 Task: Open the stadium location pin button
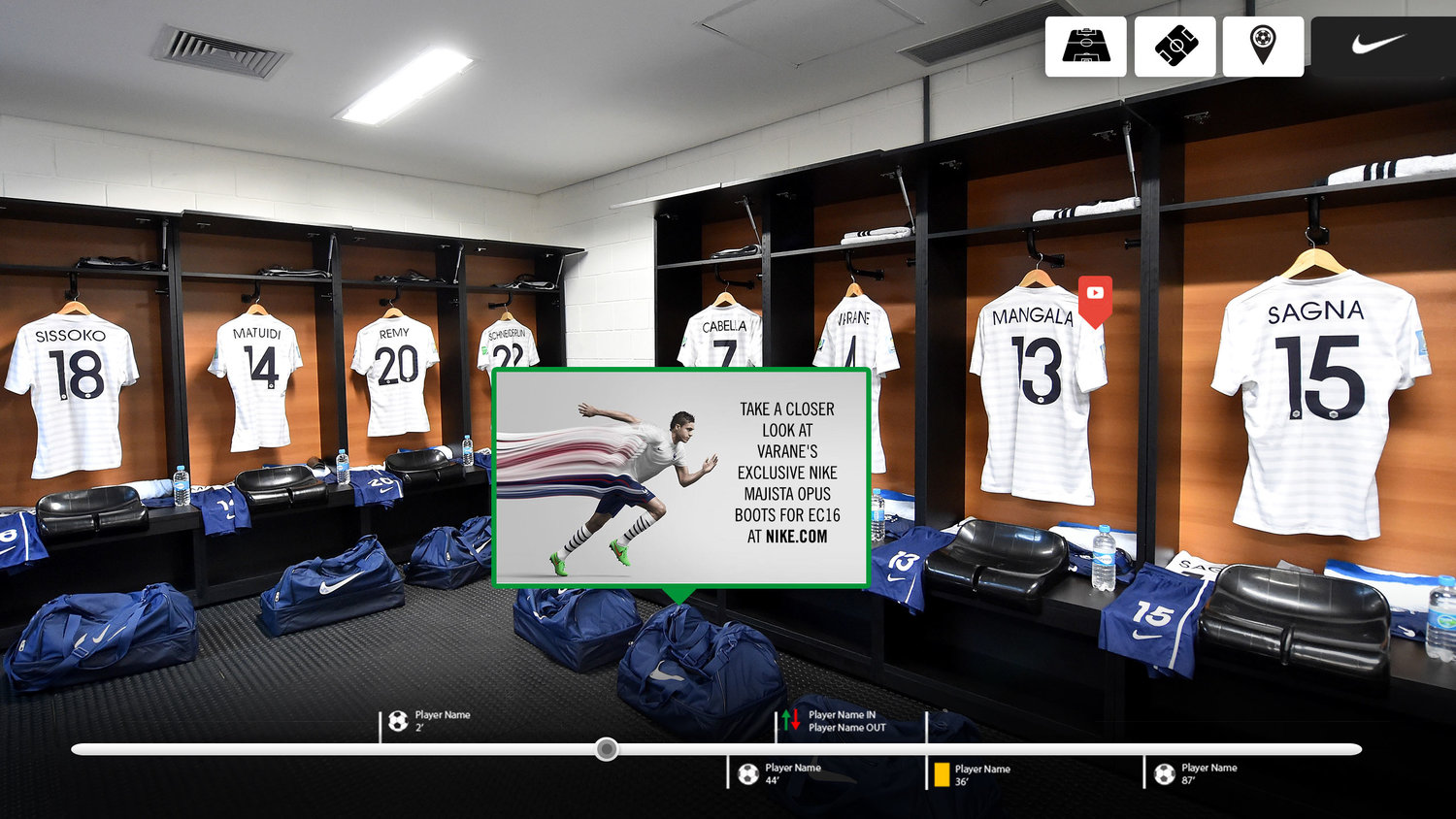1263,46
